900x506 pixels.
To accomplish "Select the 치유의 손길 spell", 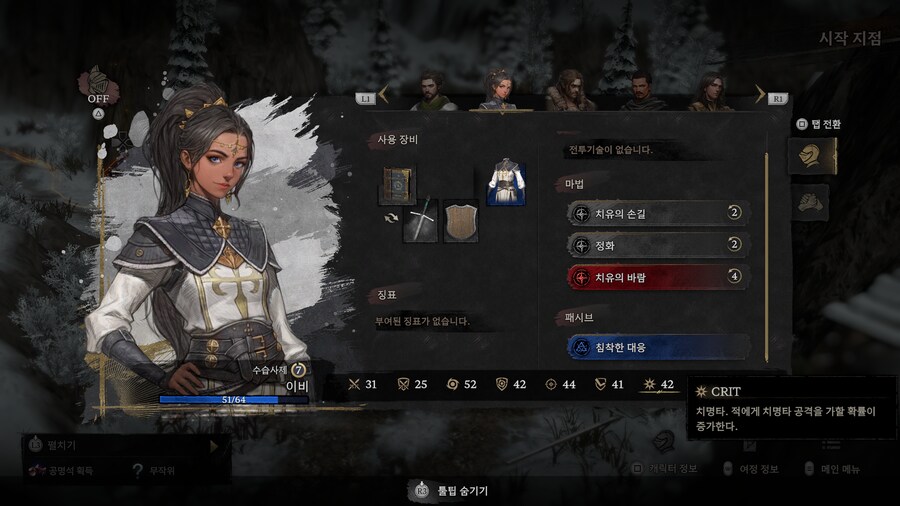I will click(x=658, y=212).
